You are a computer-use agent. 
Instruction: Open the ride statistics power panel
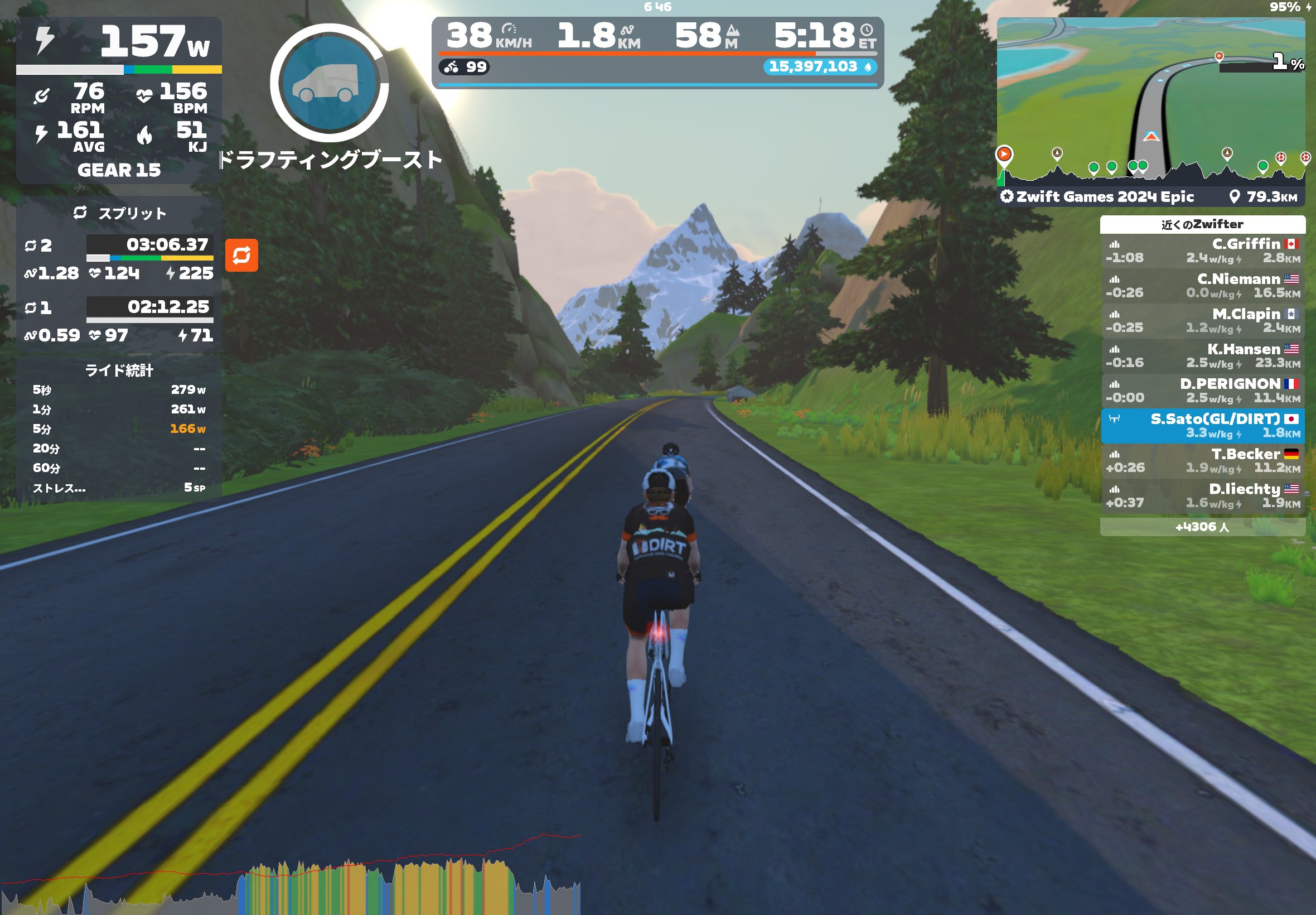119,429
